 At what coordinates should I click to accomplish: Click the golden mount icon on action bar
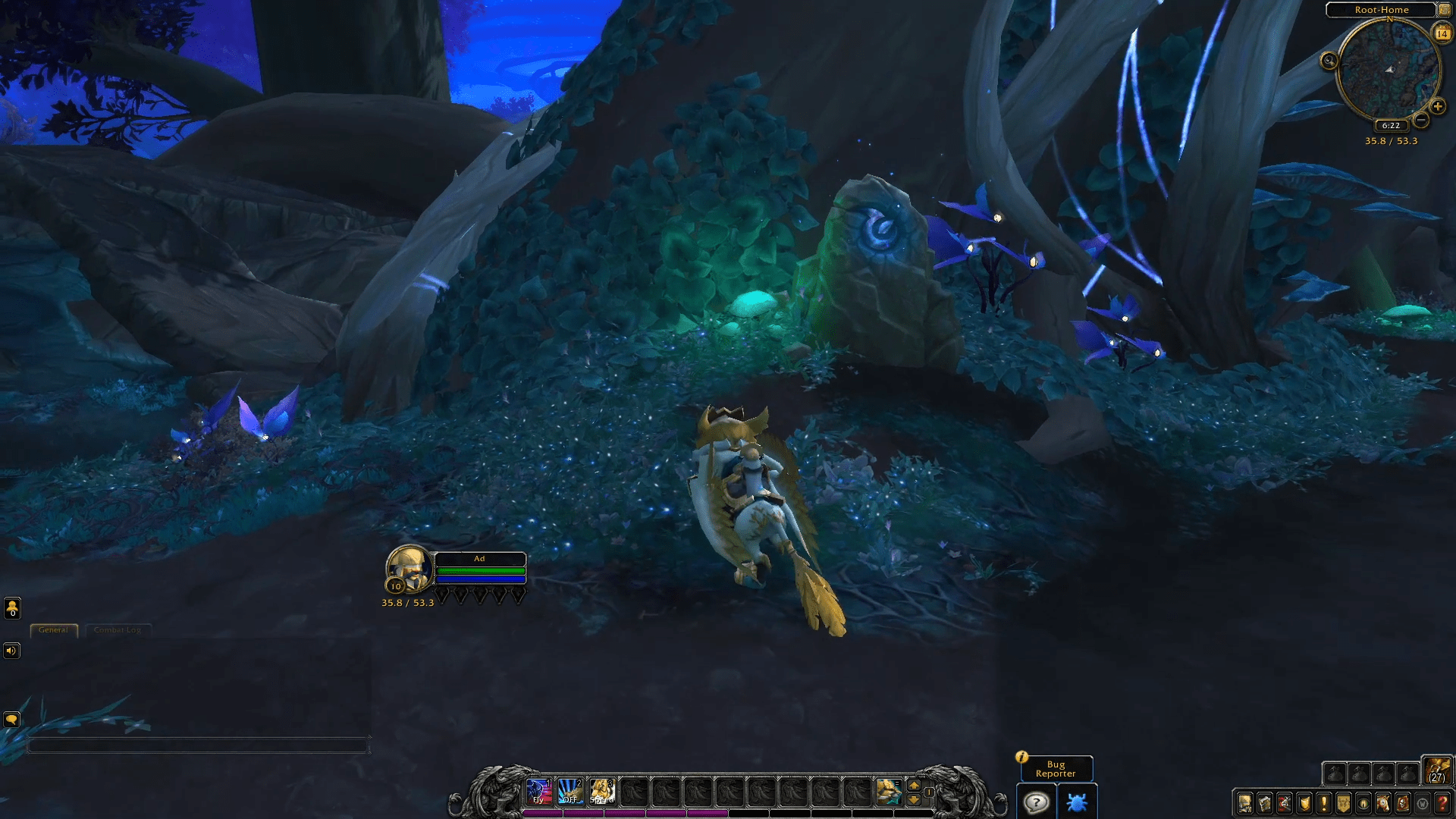888,791
